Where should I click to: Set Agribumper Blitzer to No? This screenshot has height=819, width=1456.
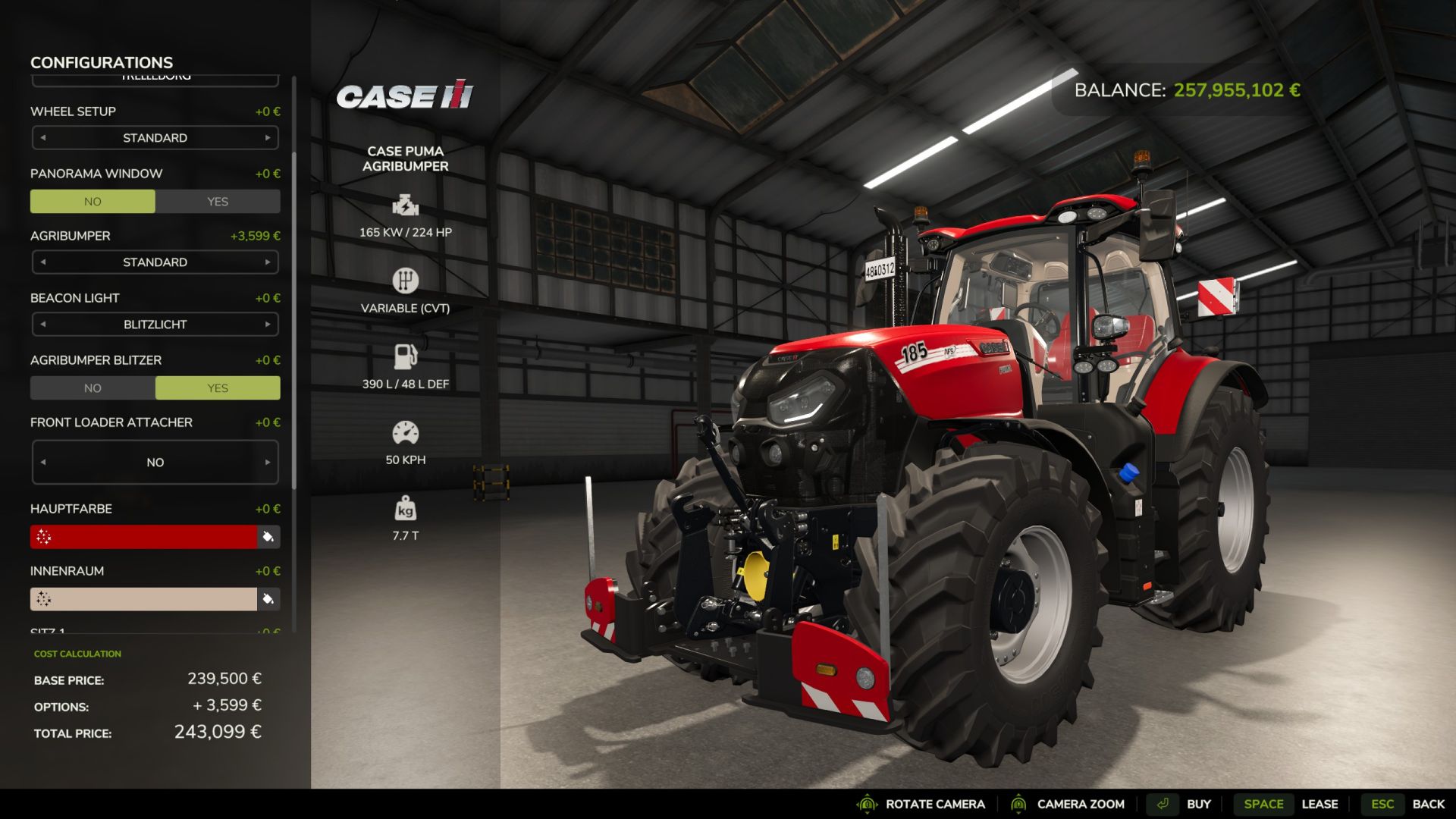93,388
